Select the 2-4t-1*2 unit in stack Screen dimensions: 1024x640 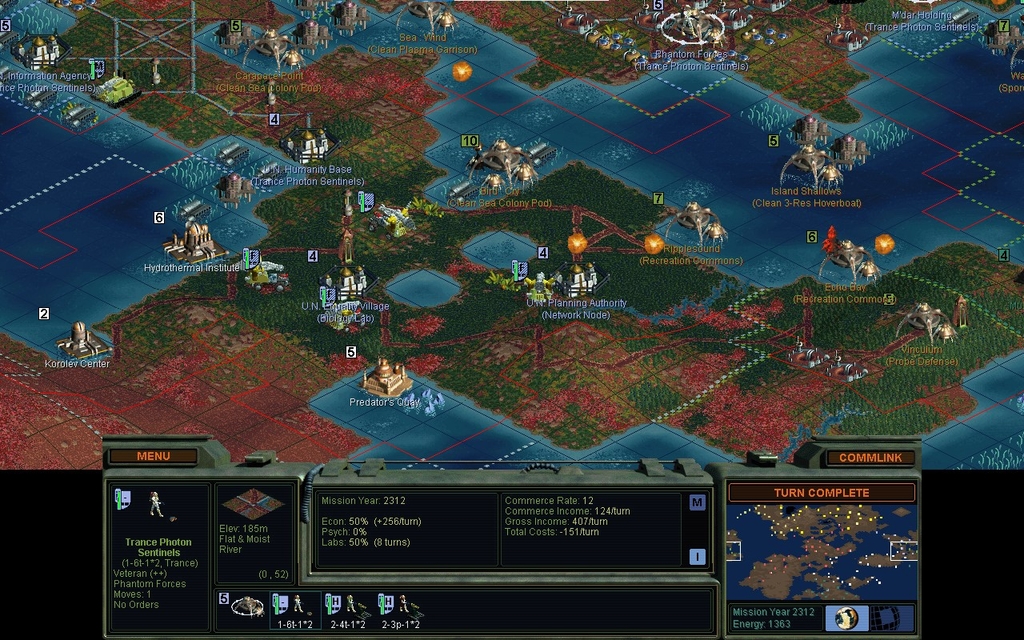click(347, 608)
